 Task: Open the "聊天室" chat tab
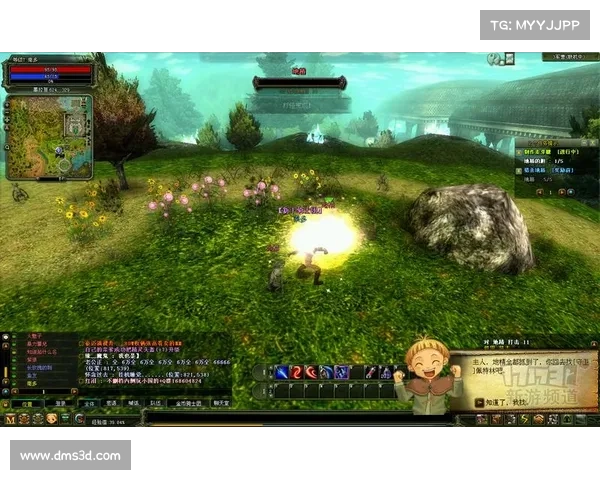click(220, 404)
